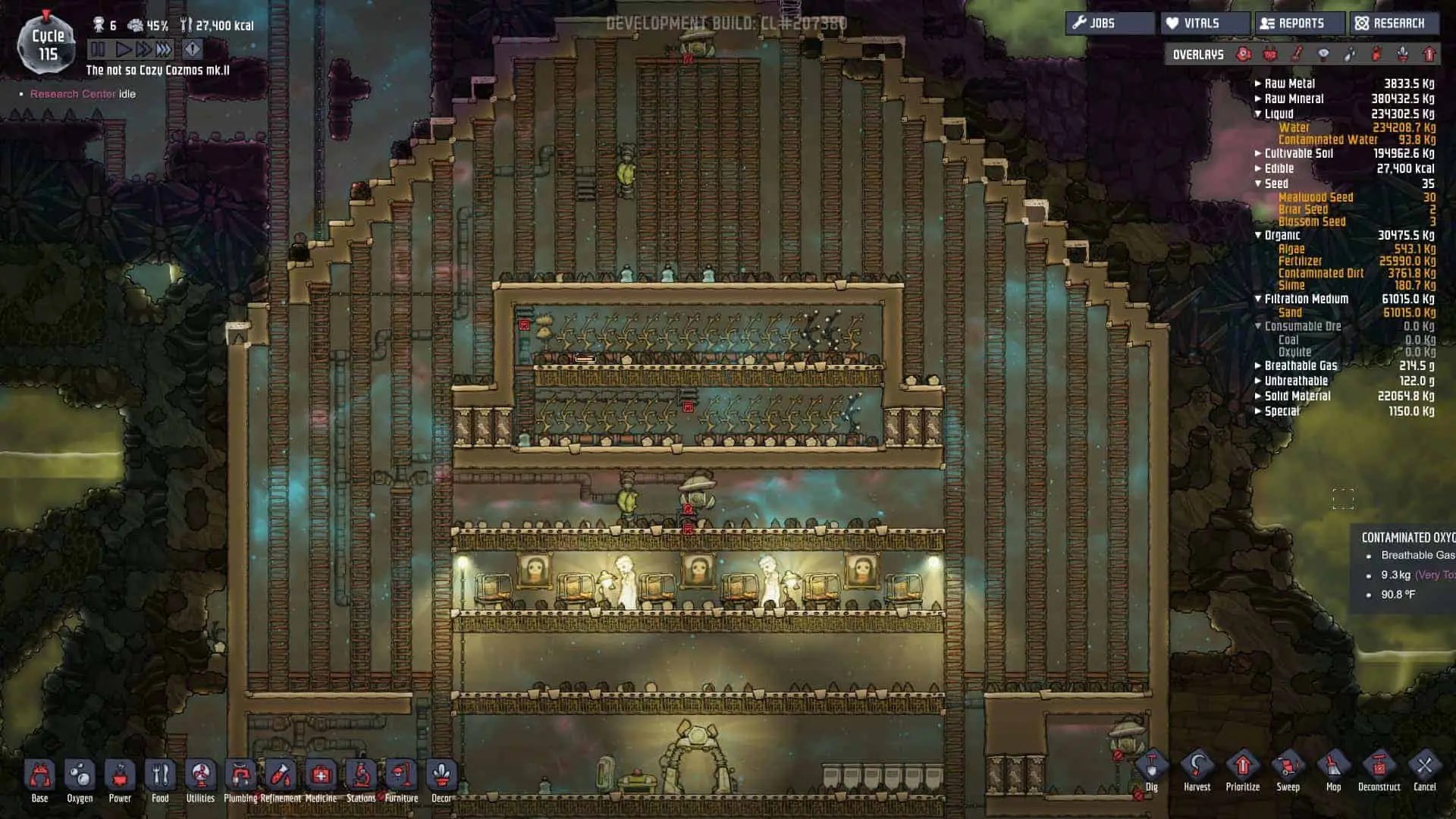Viewport: 1456px width, 819px height.
Task: Toggle the Power overlay
Action: coord(1269,55)
